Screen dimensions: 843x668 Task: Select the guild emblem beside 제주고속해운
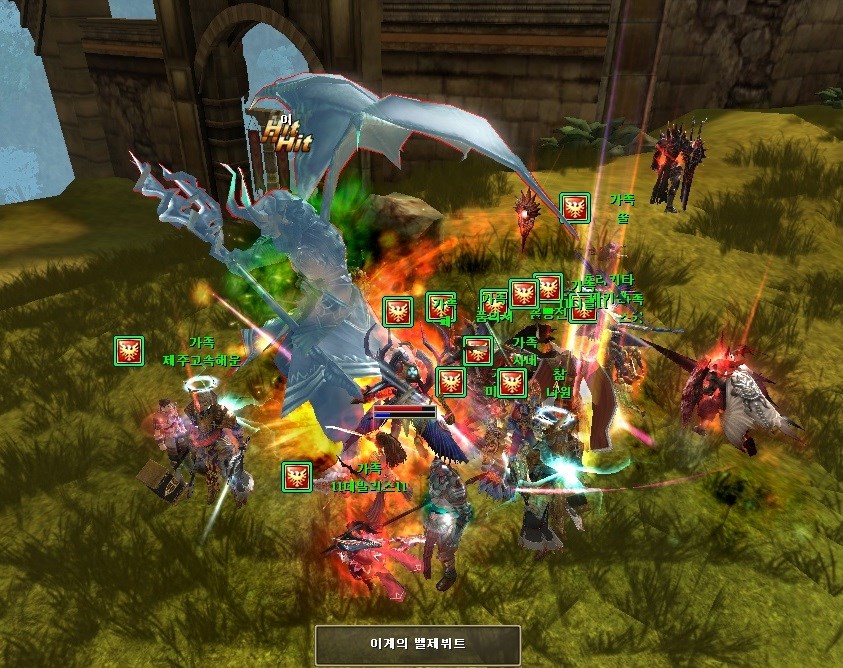[x=128, y=351]
